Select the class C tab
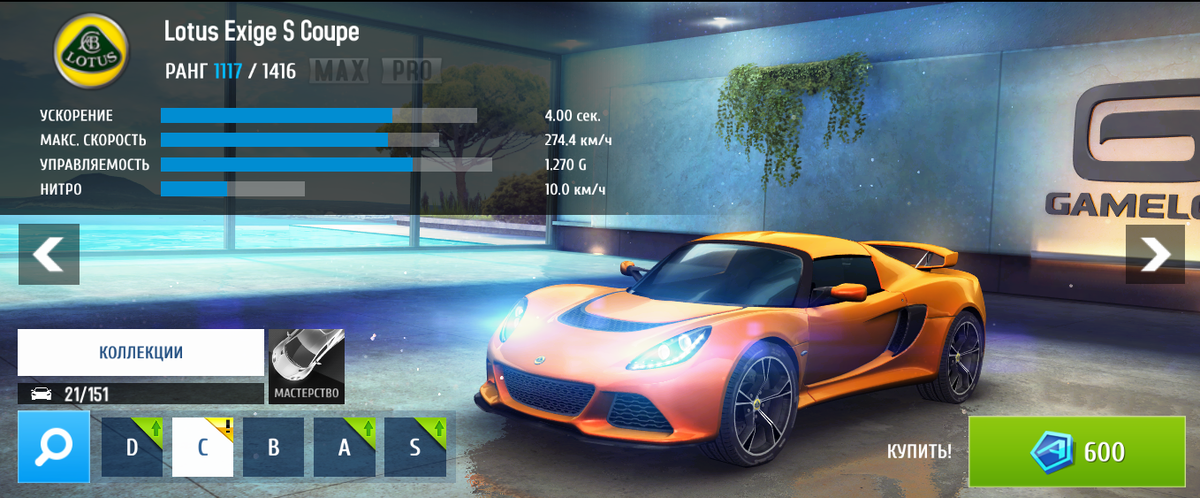 coord(203,447)
